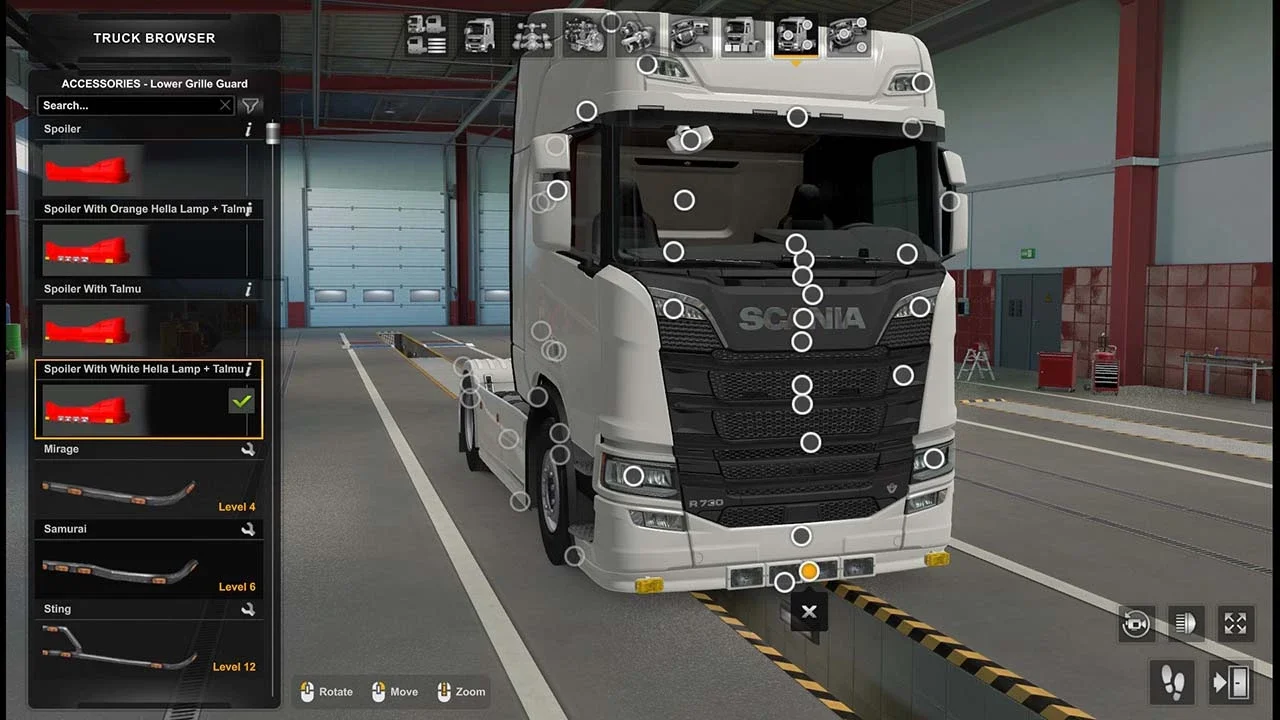Open the roof accessory slot circle
Viewport: 1280px width, 720px height.
796,117
